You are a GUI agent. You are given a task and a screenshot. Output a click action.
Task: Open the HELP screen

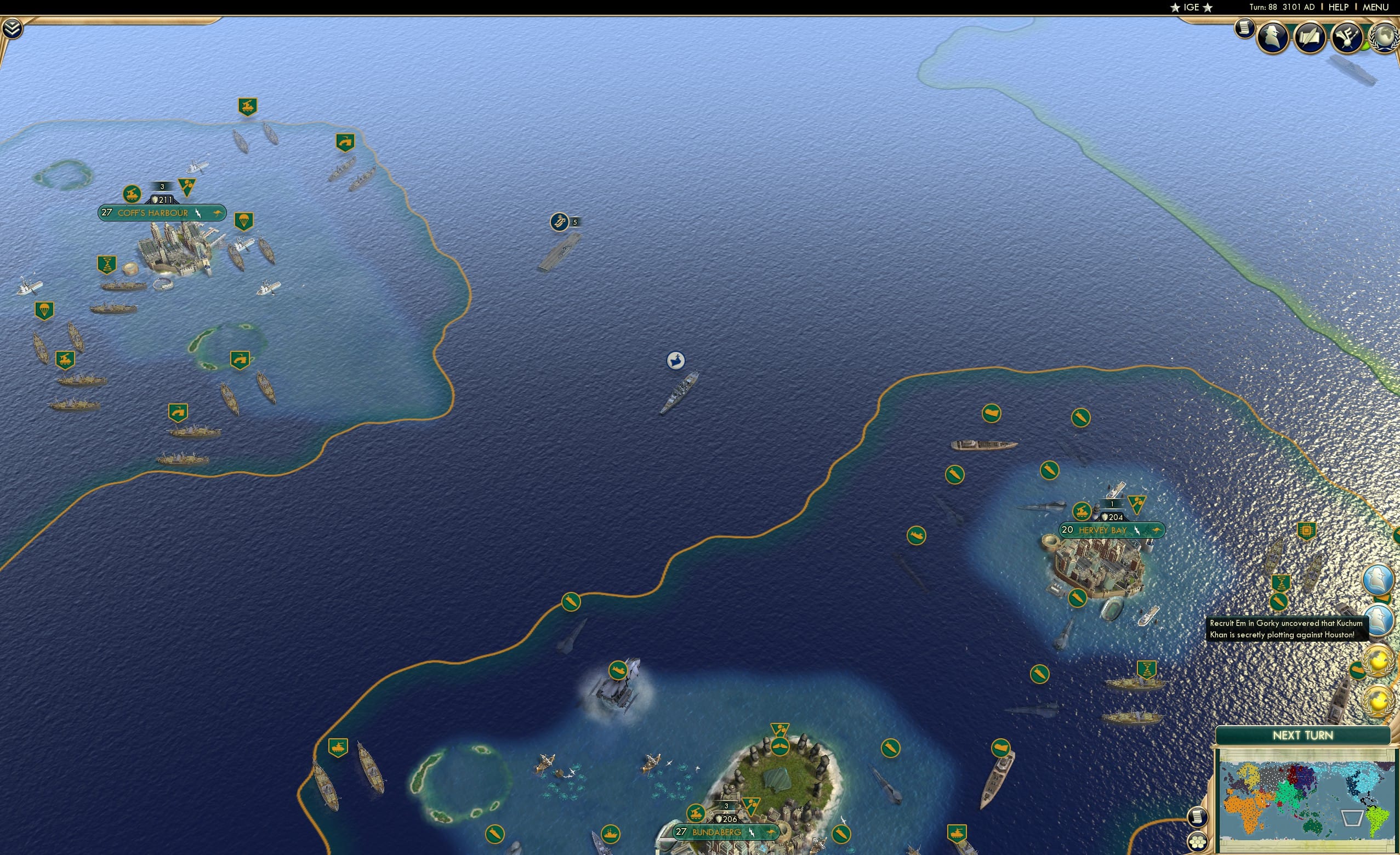click(x=1339, y=7)
